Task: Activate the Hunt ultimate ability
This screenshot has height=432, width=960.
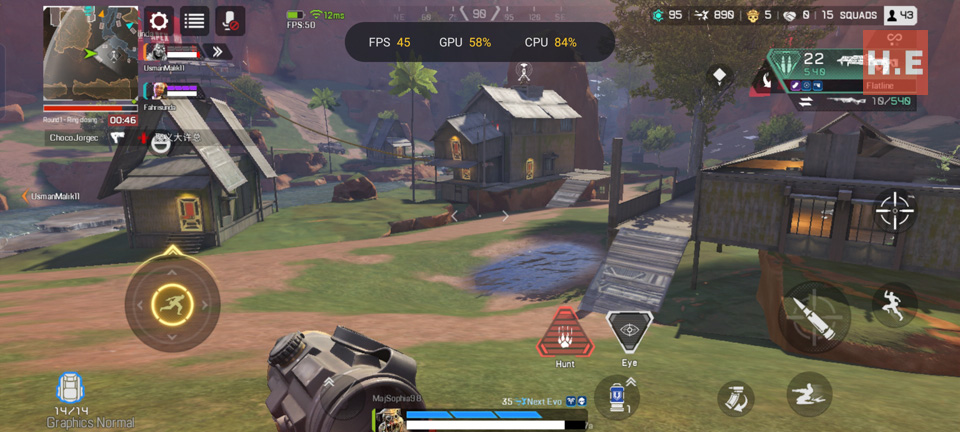Action: click(565, 334)
